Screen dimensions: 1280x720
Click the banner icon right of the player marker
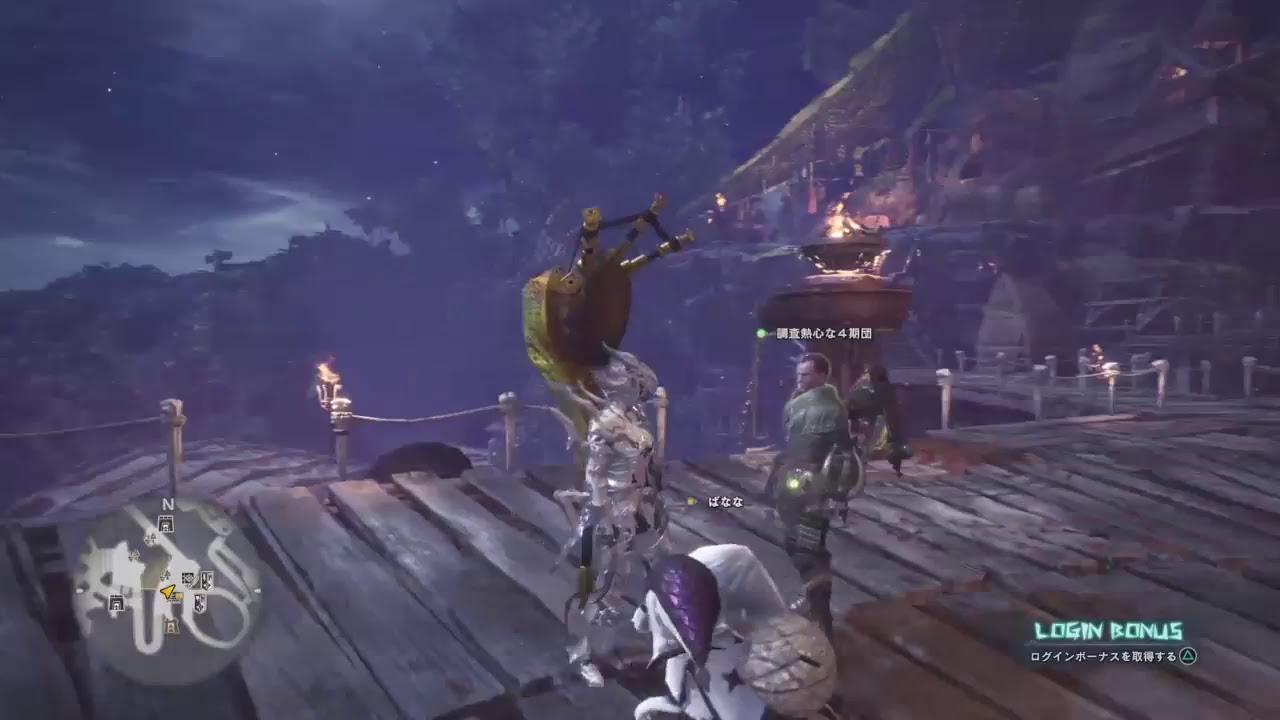(178, 596)
